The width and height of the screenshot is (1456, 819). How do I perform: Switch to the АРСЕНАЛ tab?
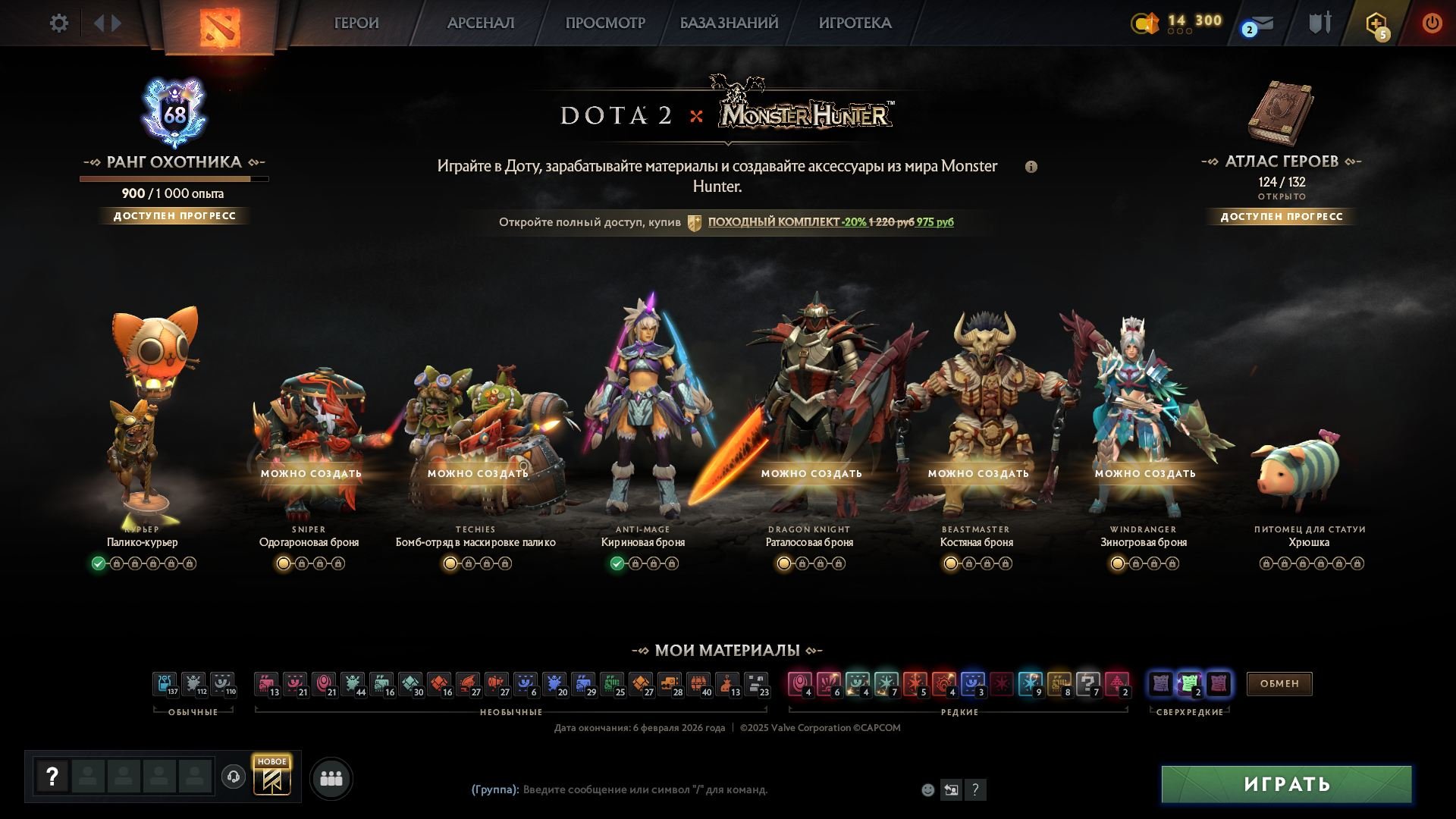pyautogui.click(x=481, y=23)
